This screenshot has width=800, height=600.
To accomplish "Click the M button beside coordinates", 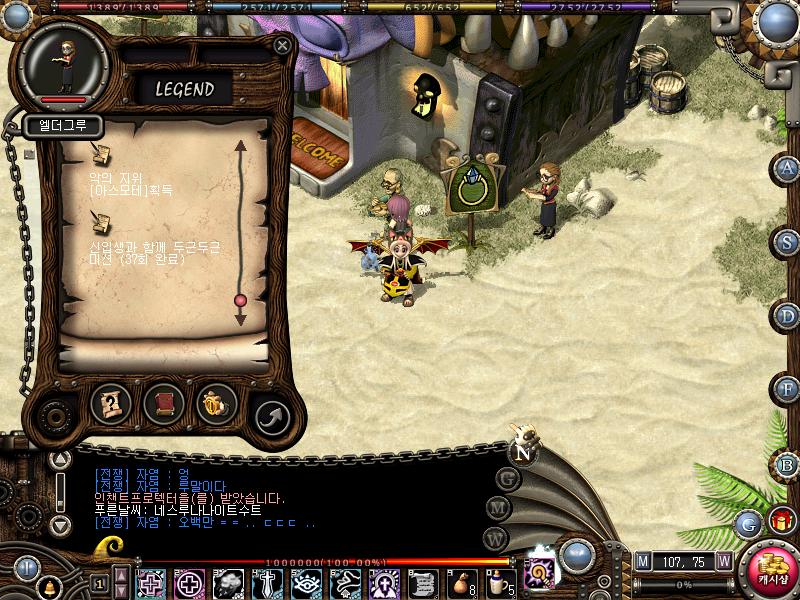I will tap(643, 561).
